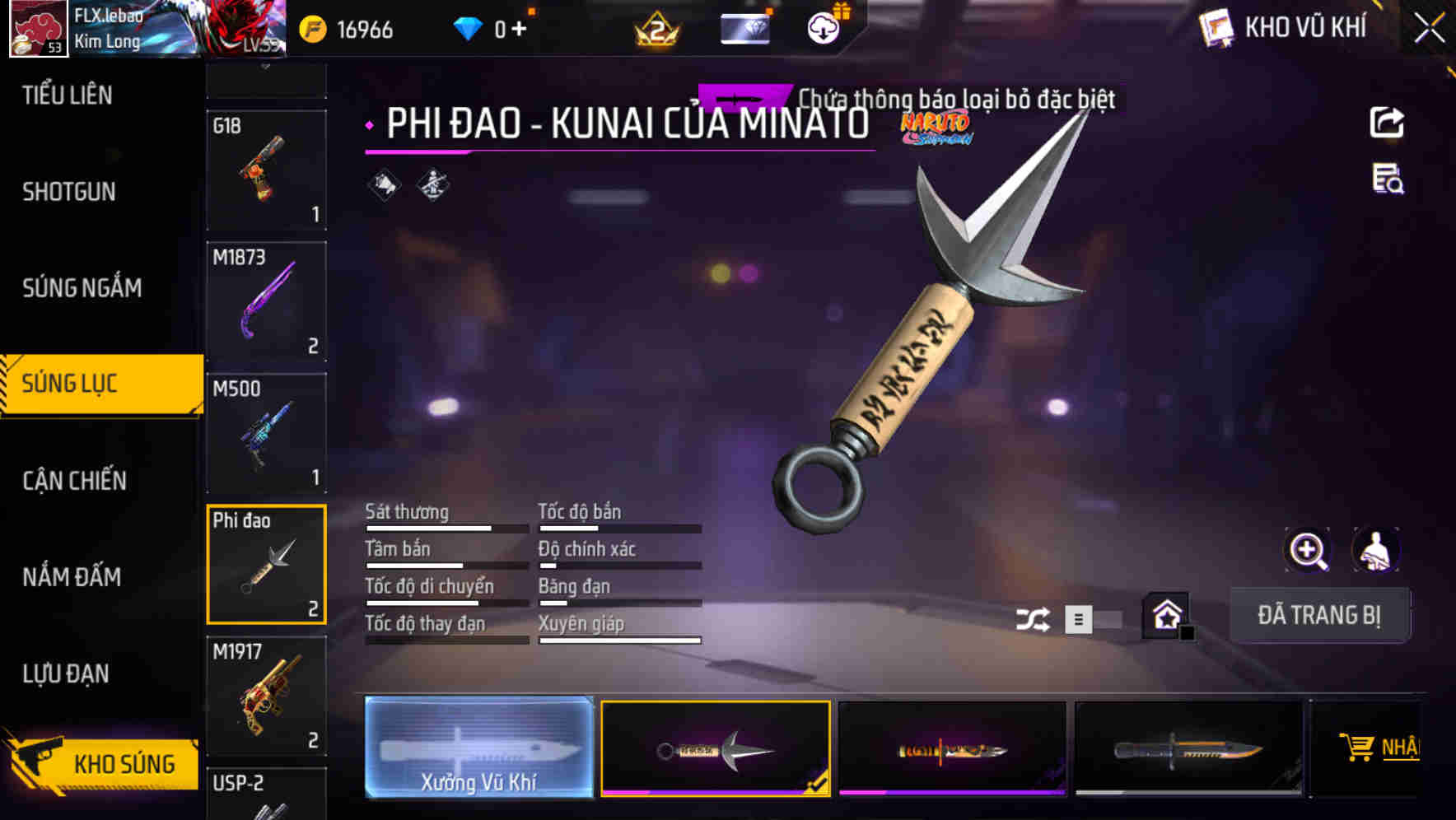The height and width of the screenshot is (820, 1456).
Task: Switch to the CẬN CHIẾN category tab
Action: pyautogui.click(x=72, y=480)
